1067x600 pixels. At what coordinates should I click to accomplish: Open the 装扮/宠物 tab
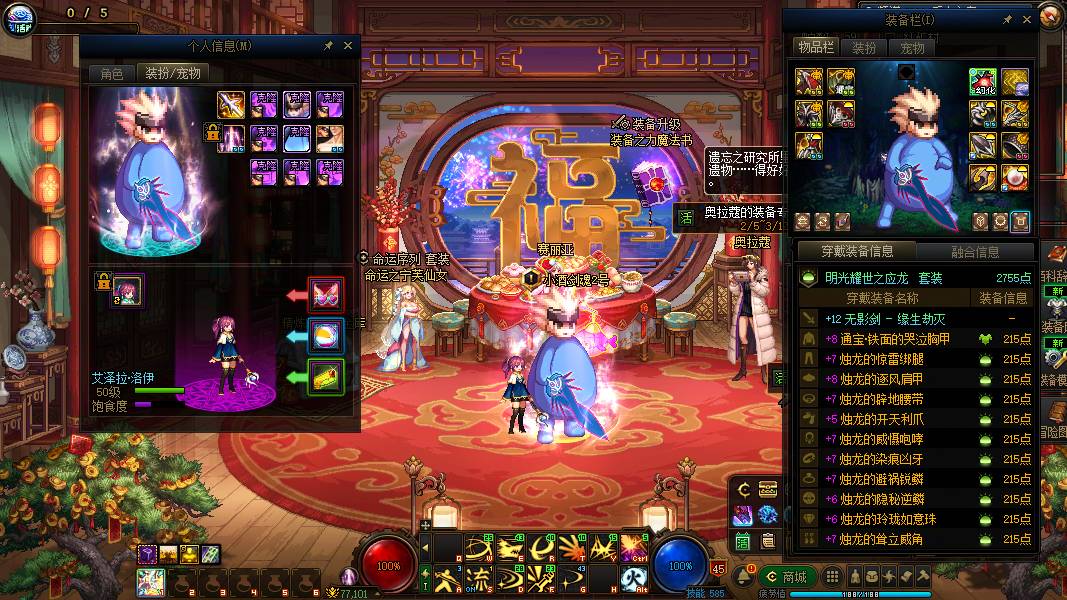(173, 73)
